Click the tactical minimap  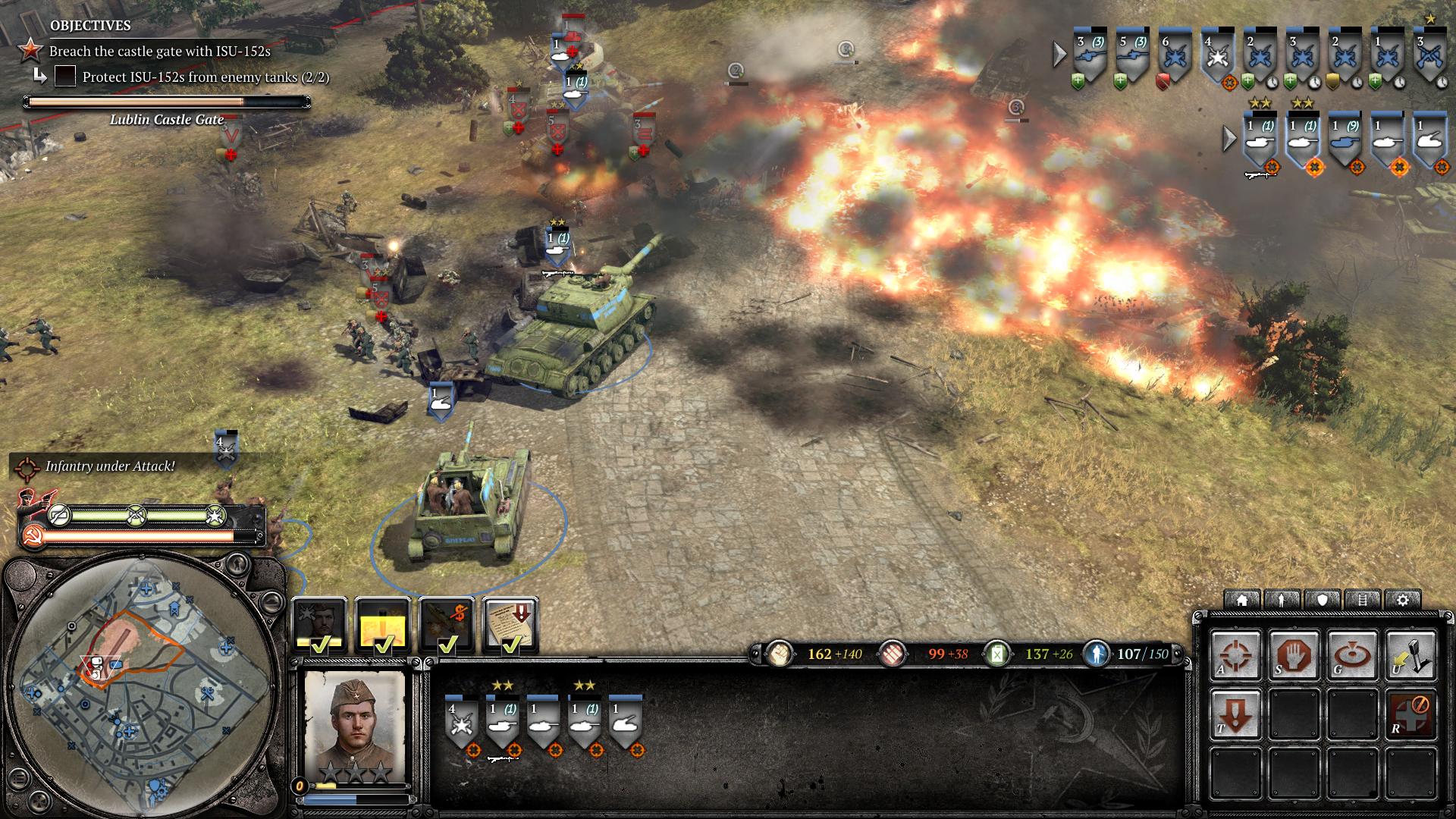click(x=140, y=682)
